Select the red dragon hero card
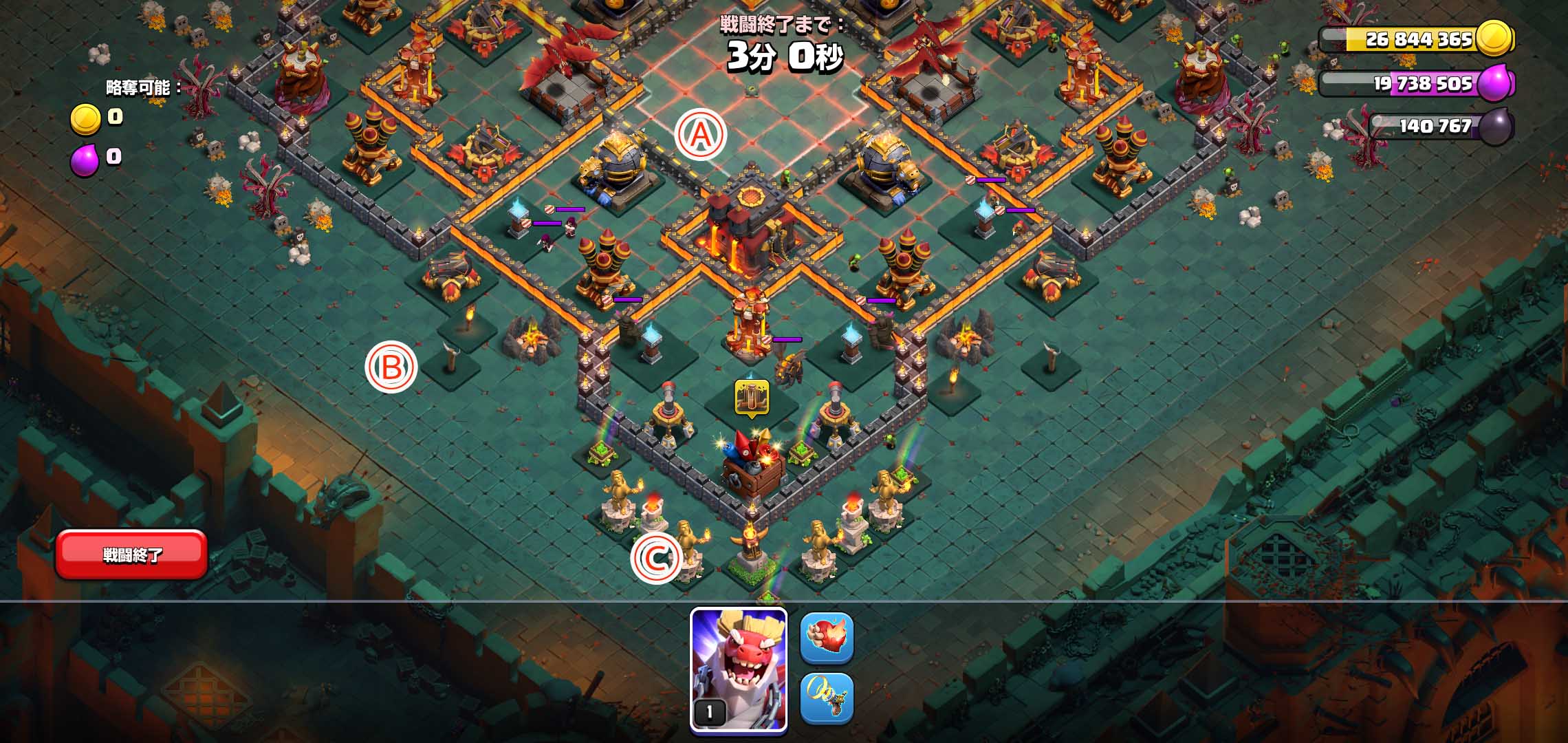The height and width of the screenshot is (743, 1568). coord(739,669)
